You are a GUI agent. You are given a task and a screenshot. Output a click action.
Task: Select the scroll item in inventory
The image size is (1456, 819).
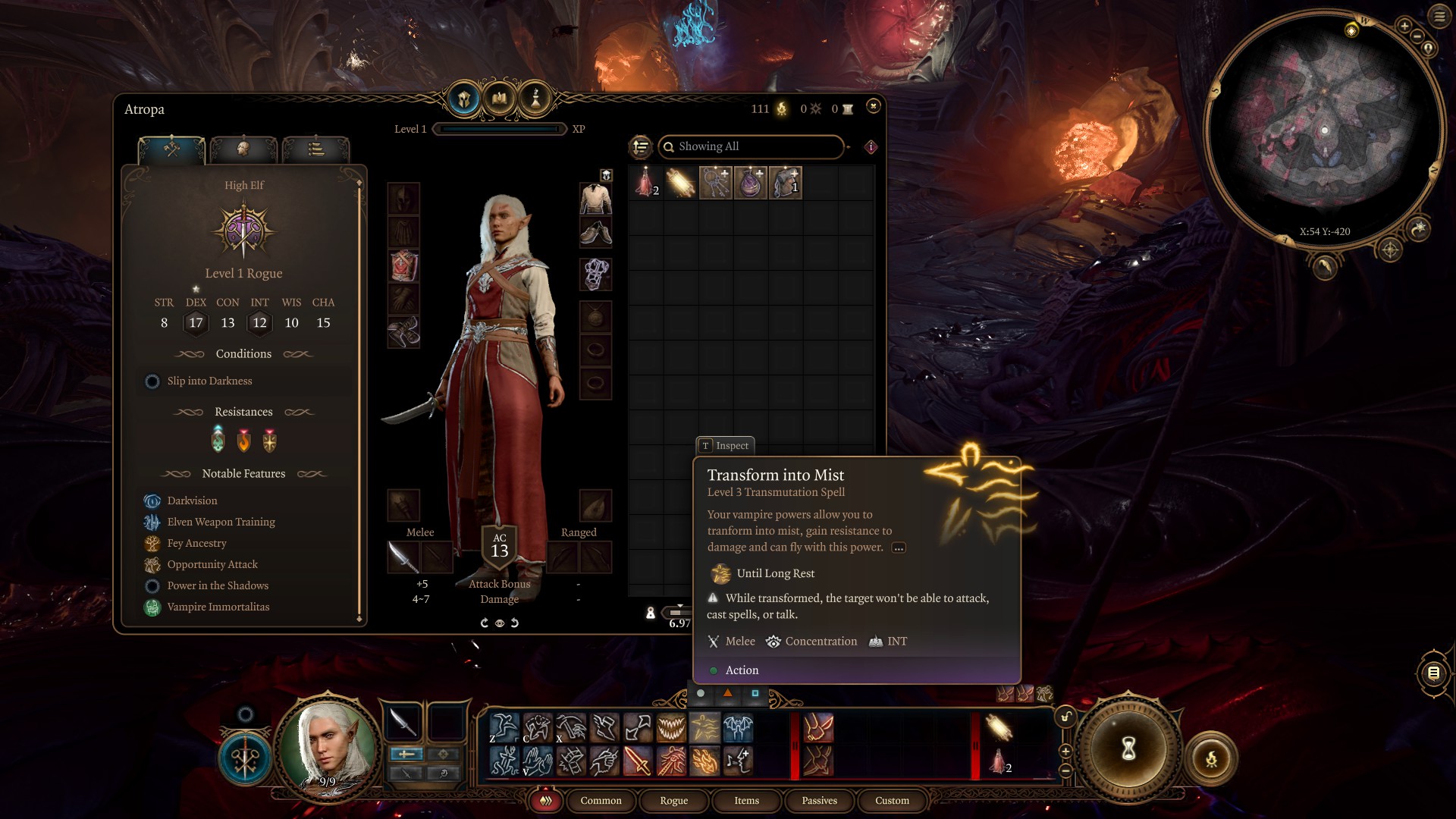pos(680,183)
